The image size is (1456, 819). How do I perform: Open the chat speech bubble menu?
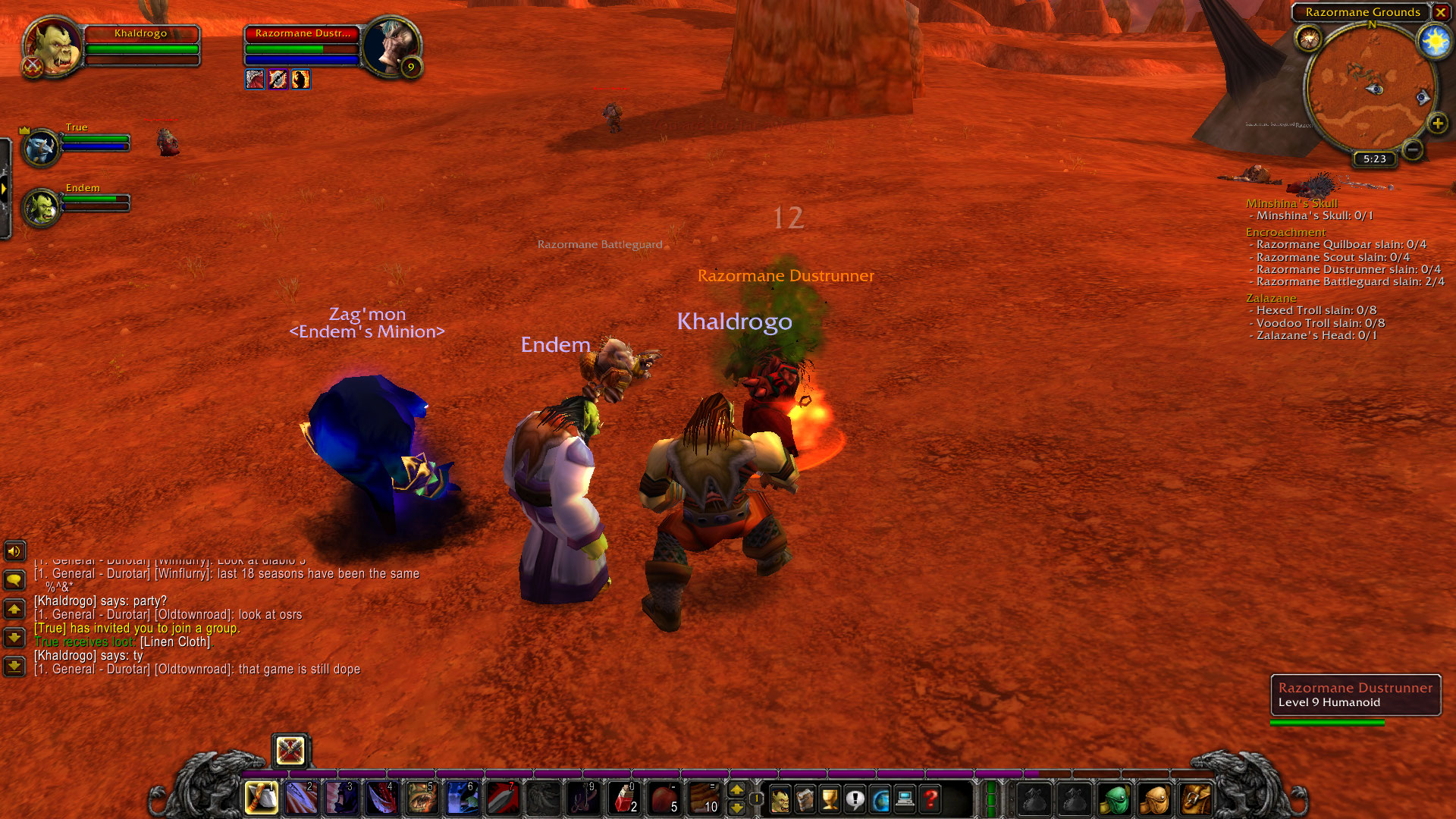coord(14,580)
